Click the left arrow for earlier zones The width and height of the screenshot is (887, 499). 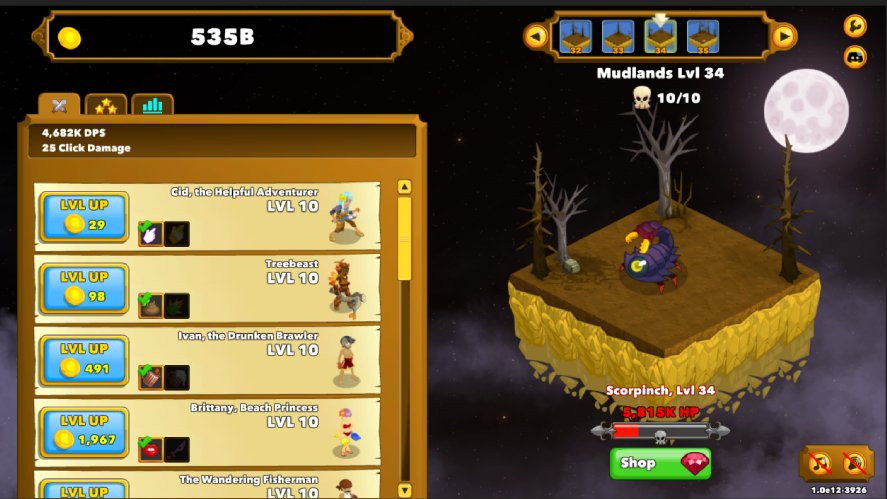point(537,37)
